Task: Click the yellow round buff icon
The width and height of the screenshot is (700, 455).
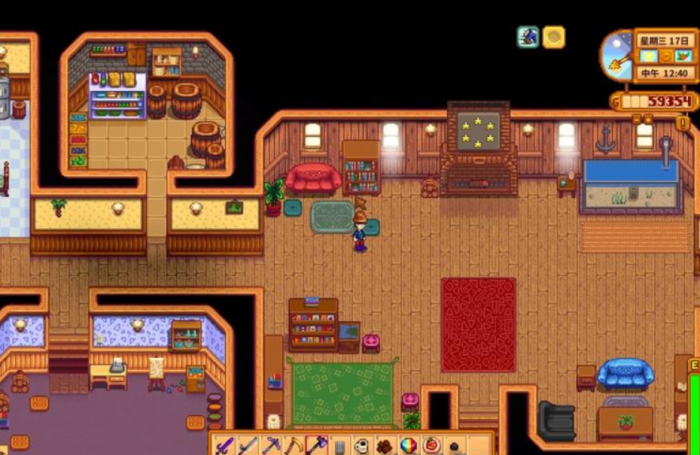Action: click(553, 37)
